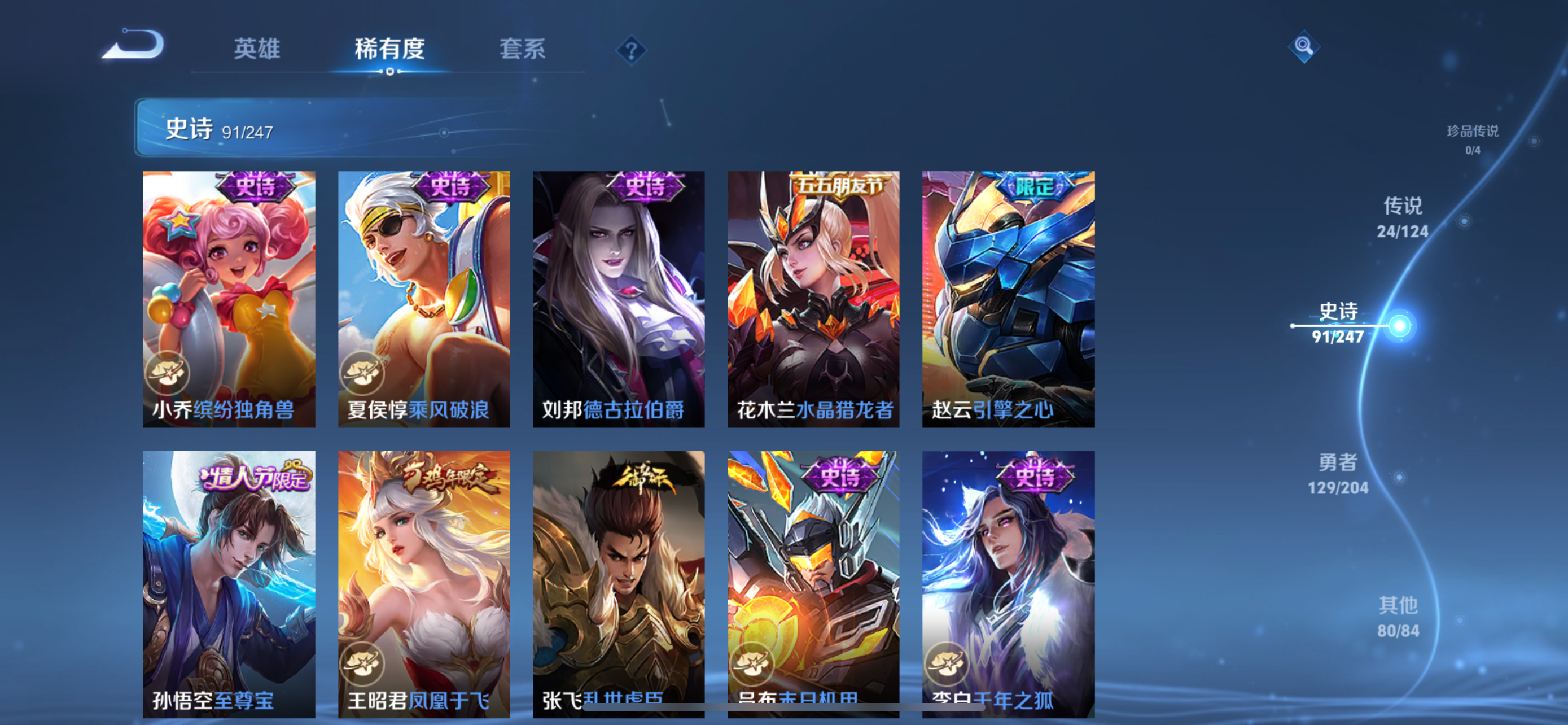Show the 其他 skins category
1568x725 pixels.
(1398, 617)
